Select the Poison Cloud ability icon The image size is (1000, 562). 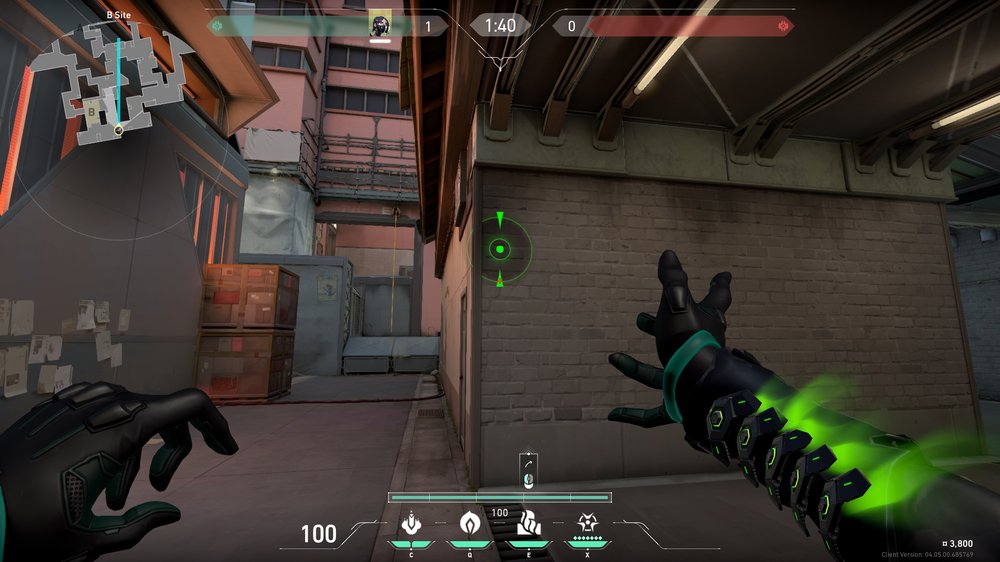pyautogui.click(x=469, y=522)
